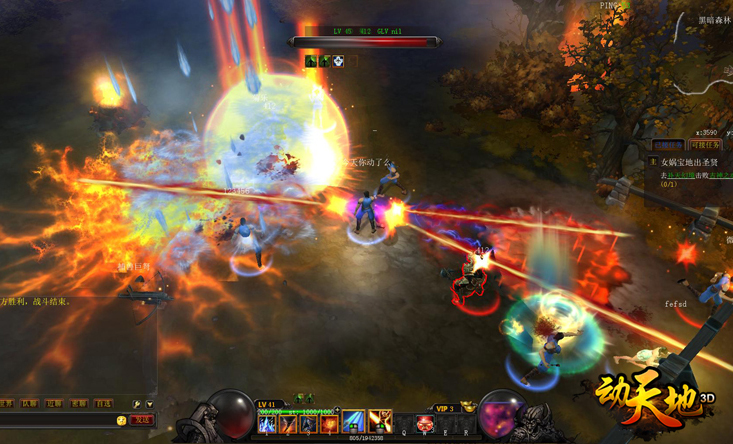Open the emoji picker in chat
Viewport: 733px width, 444px height.
122,420
